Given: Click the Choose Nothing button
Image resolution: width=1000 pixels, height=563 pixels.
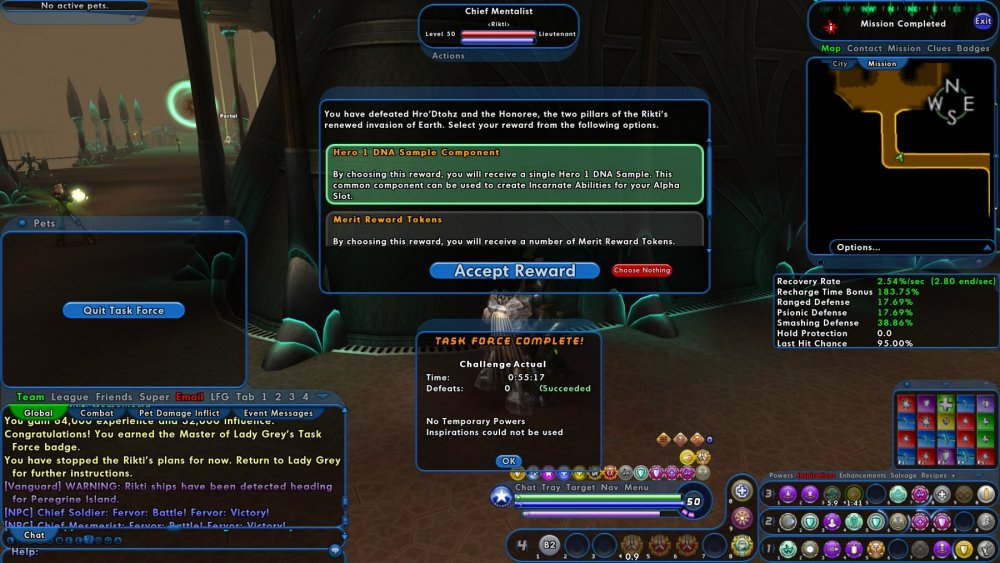Looking at the screenshot, I should coord(641,271).
